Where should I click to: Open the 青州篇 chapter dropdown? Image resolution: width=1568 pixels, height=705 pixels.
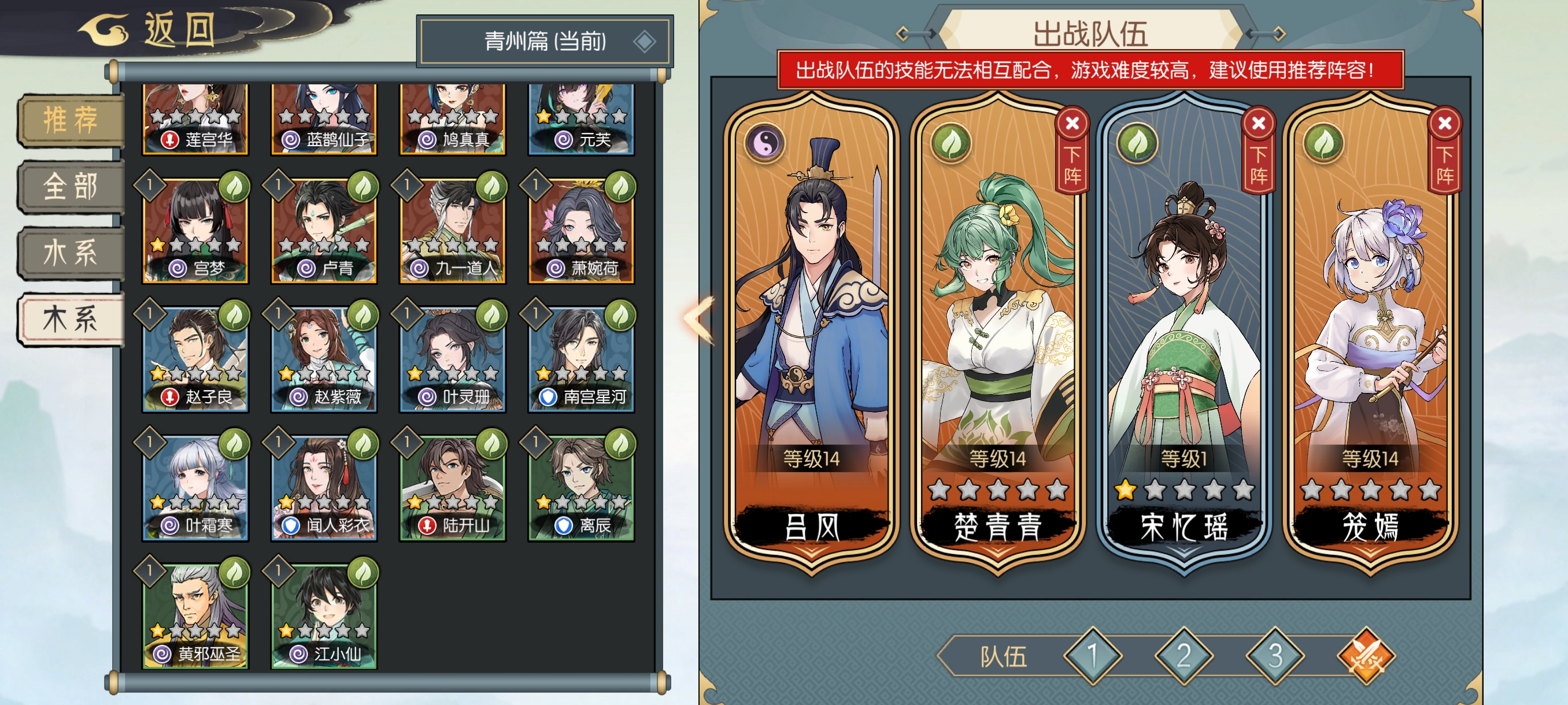click(x=545, y=42)
